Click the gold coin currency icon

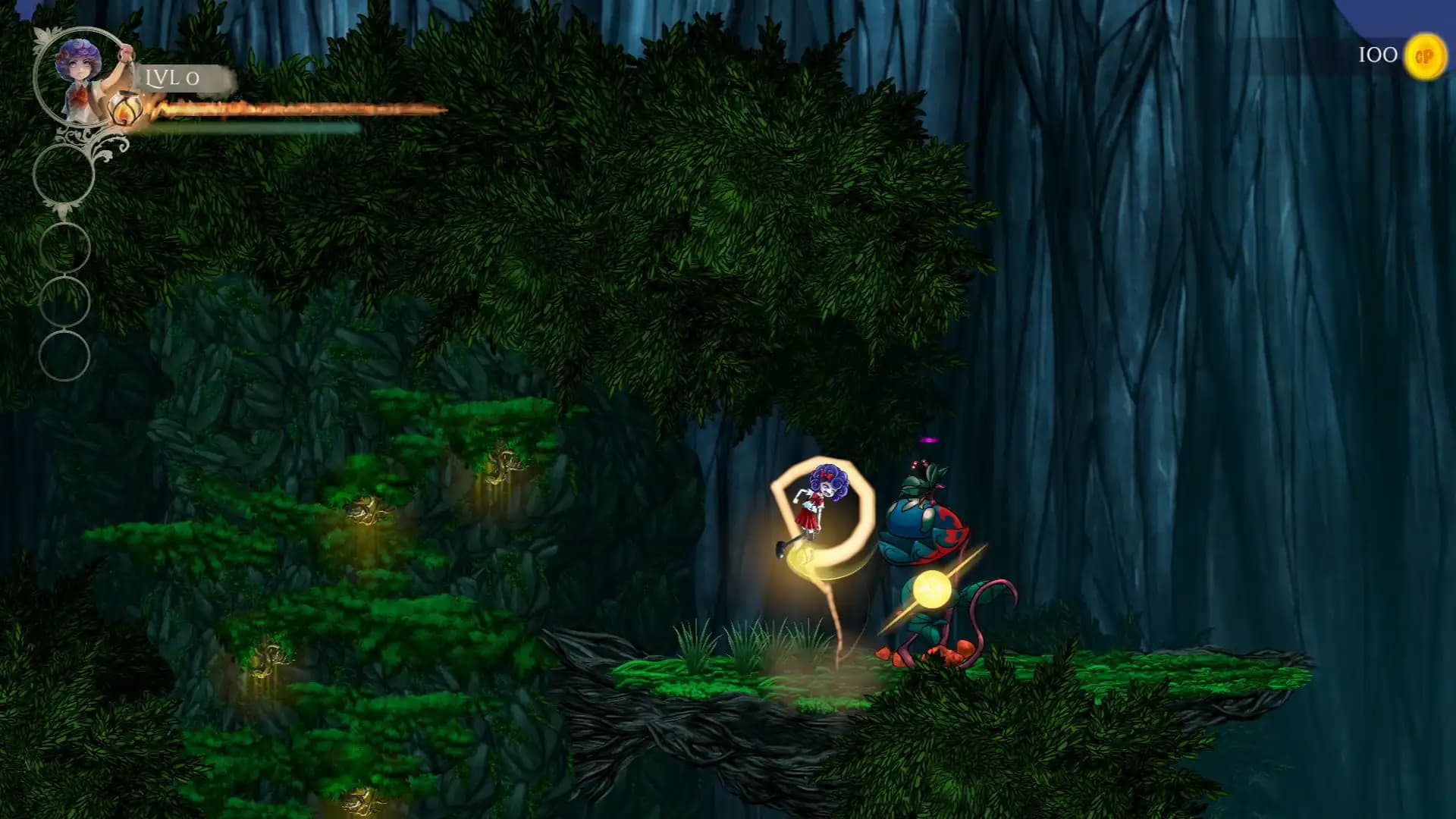coord(1425,56)
